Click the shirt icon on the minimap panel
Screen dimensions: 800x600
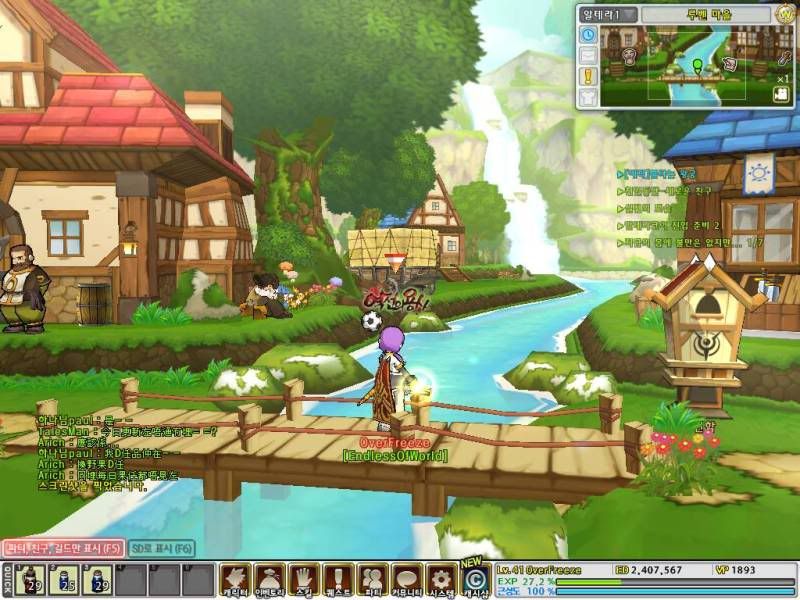coord(588,96)
